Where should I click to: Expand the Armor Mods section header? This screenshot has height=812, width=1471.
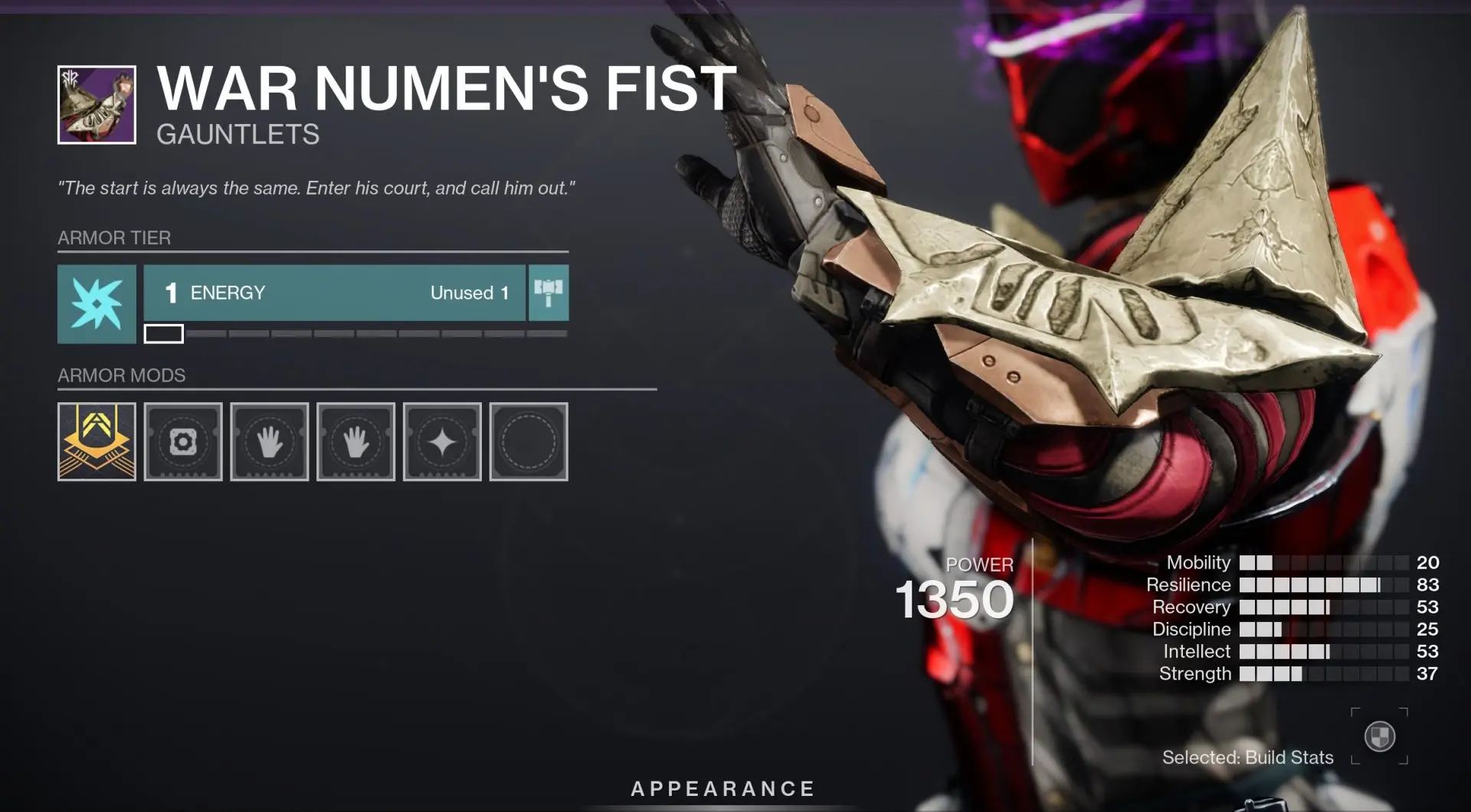[120, 375]
